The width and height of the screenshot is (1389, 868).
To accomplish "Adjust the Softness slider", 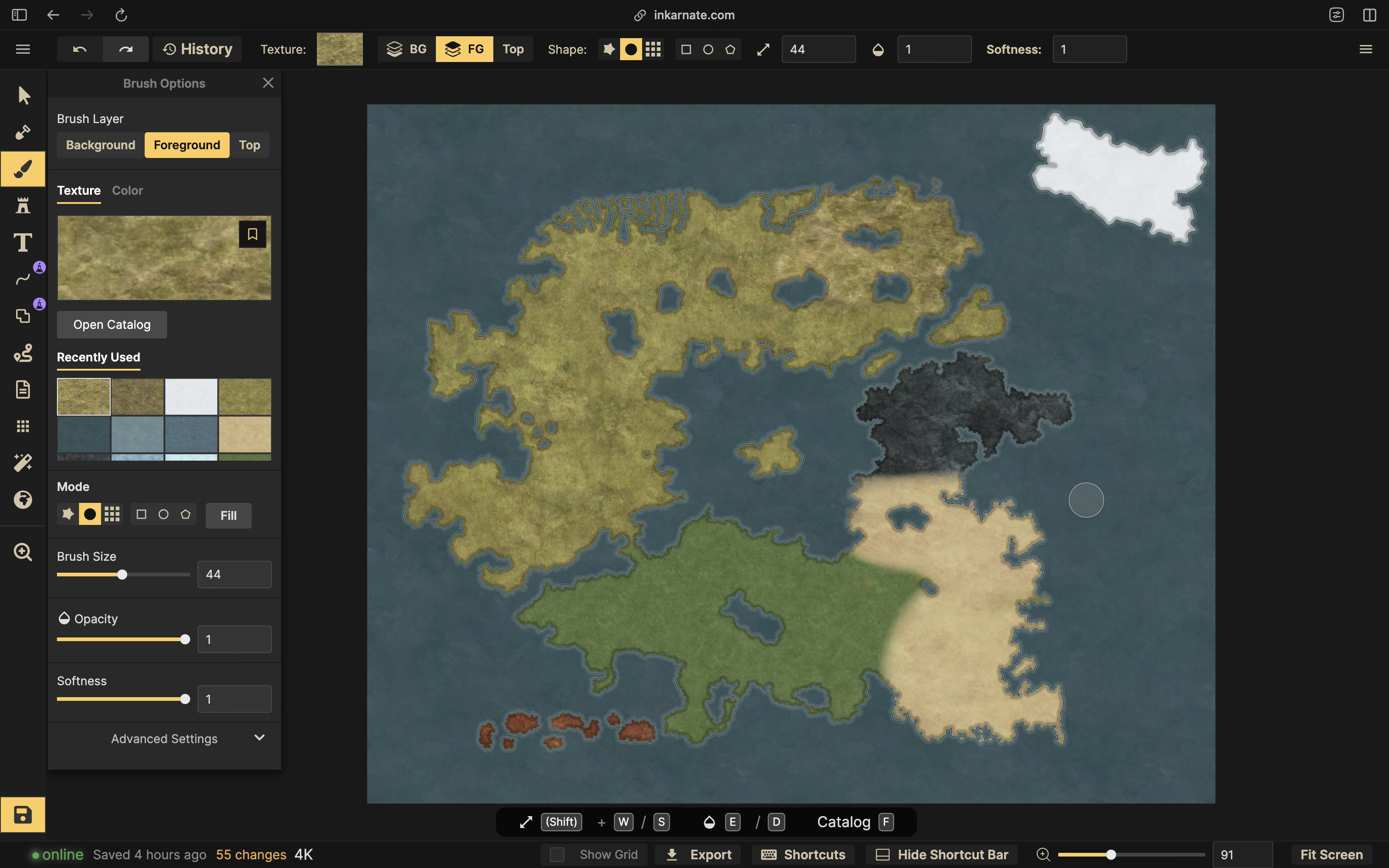I will [185, 699].
